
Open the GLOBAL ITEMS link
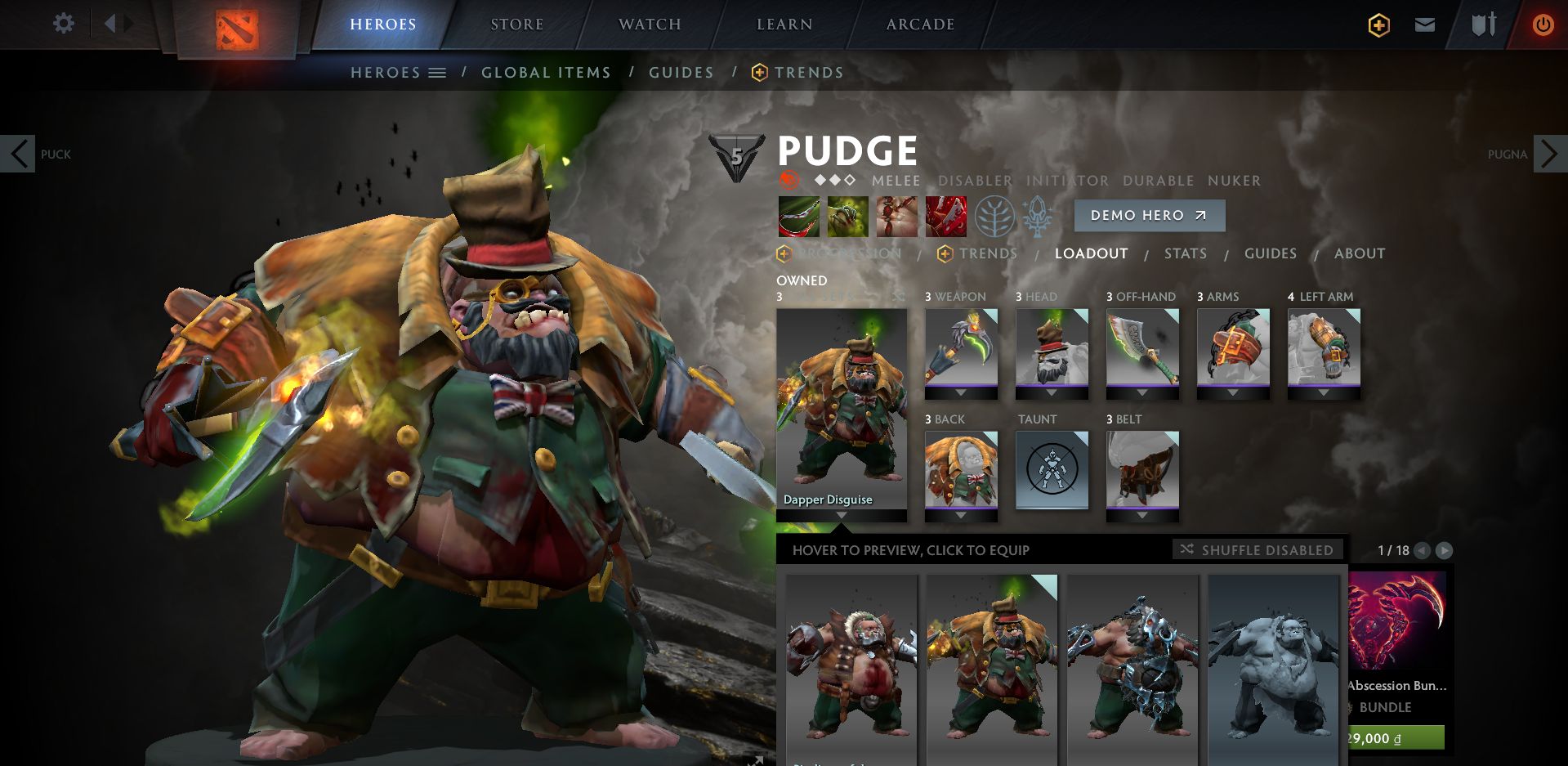pyautogui.click(x=546, y=72)
